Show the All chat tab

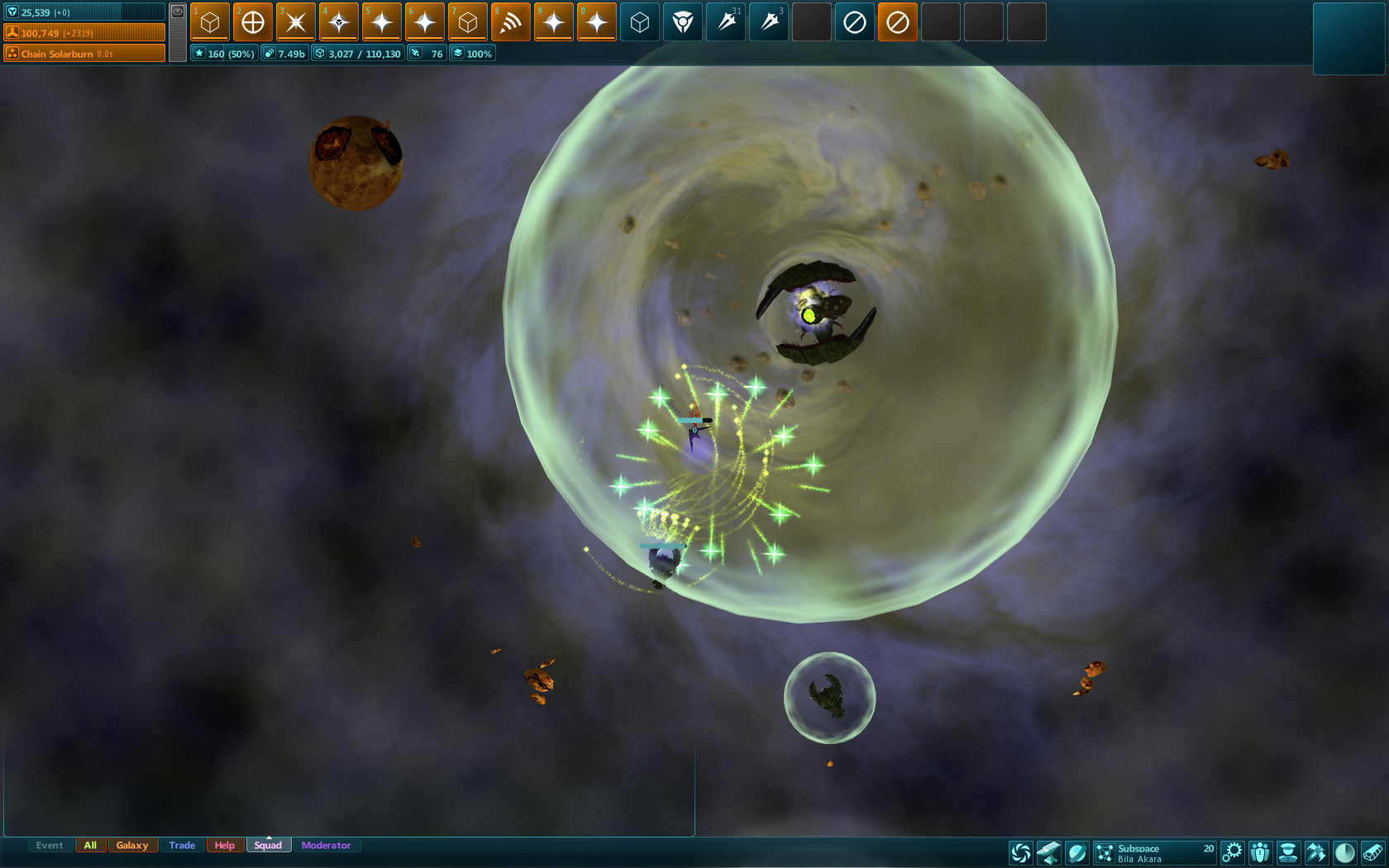tap(90, 845)
